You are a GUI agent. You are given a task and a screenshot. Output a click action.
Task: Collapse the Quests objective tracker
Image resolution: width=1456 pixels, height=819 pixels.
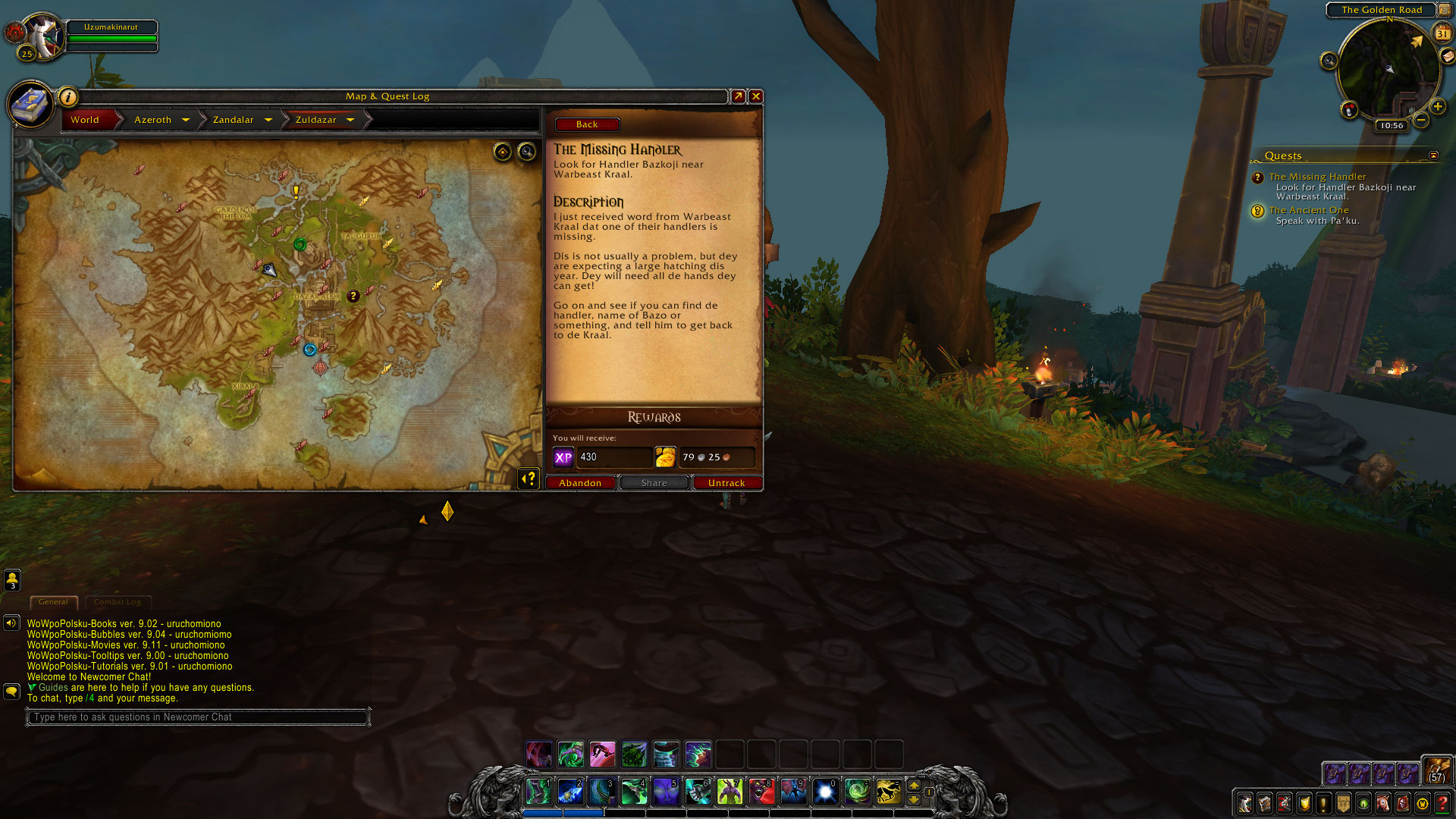[x=1435, y=155]
